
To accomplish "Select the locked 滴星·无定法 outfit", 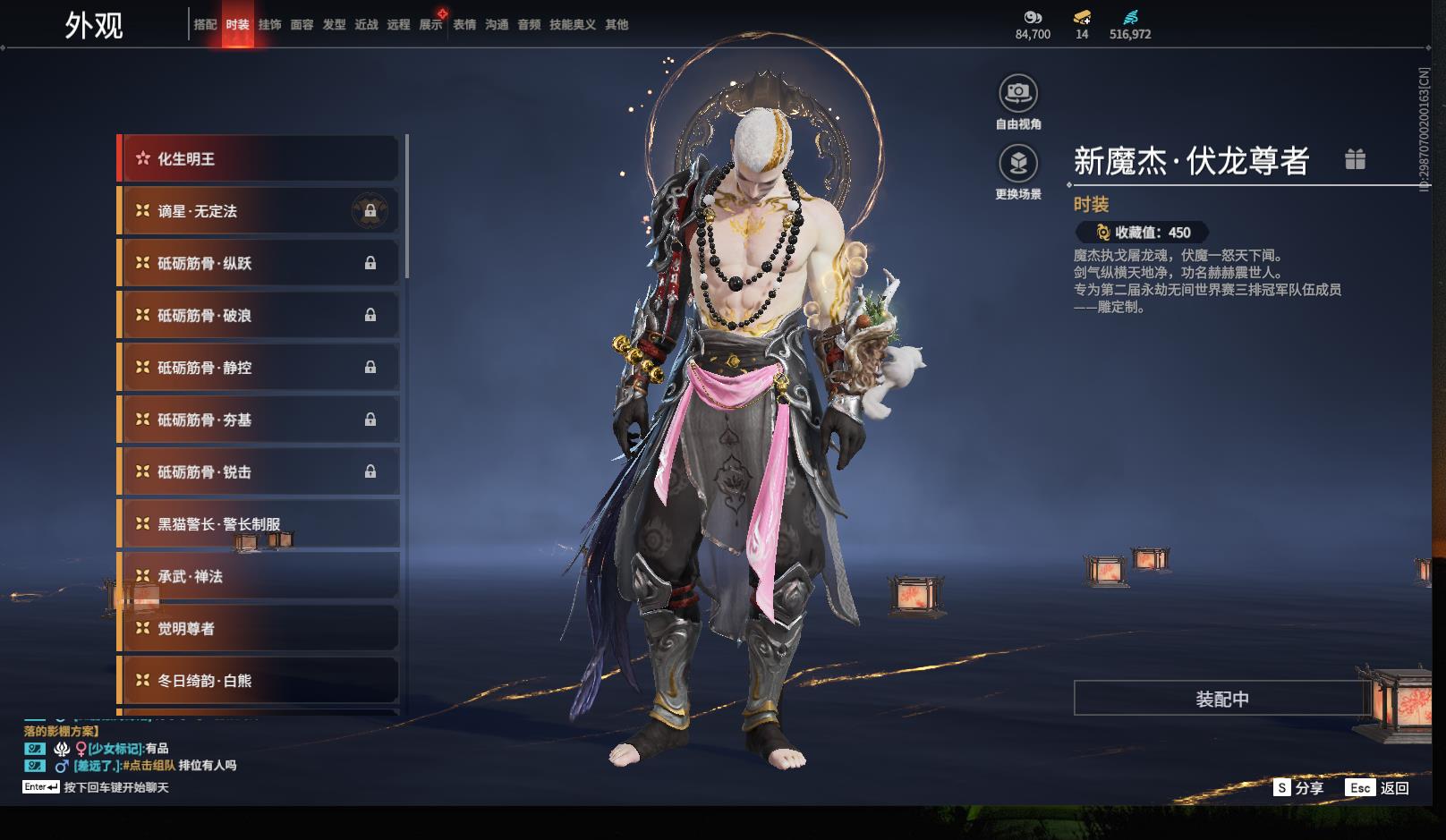I will point(259,211).
